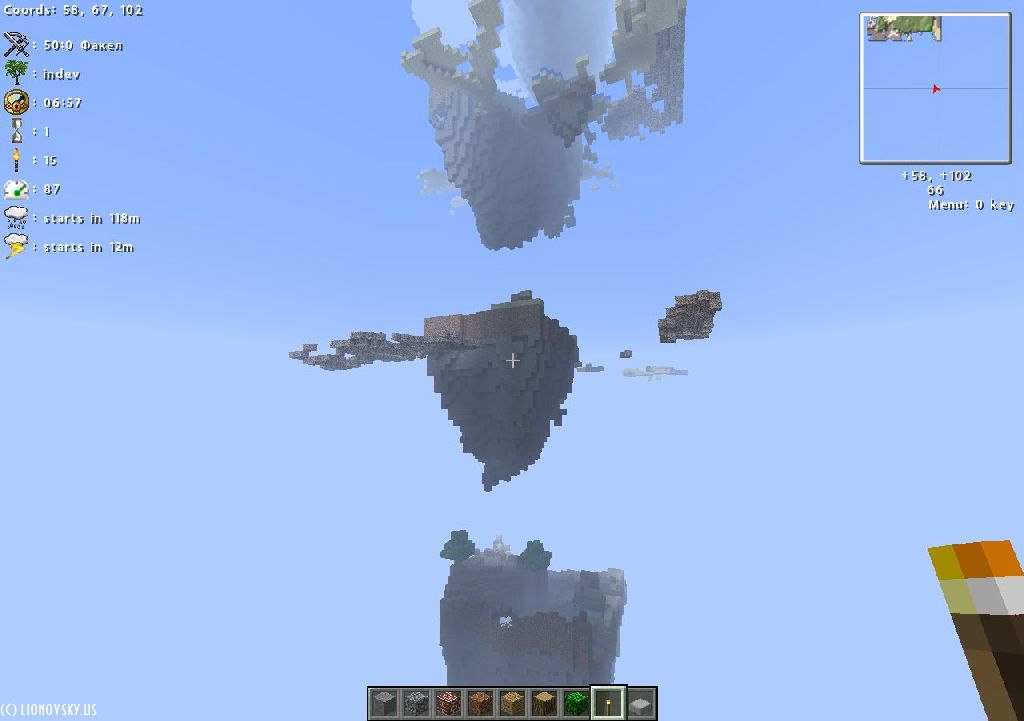
Task: Select the wood log hotbar slot
Action: (544, 703)
